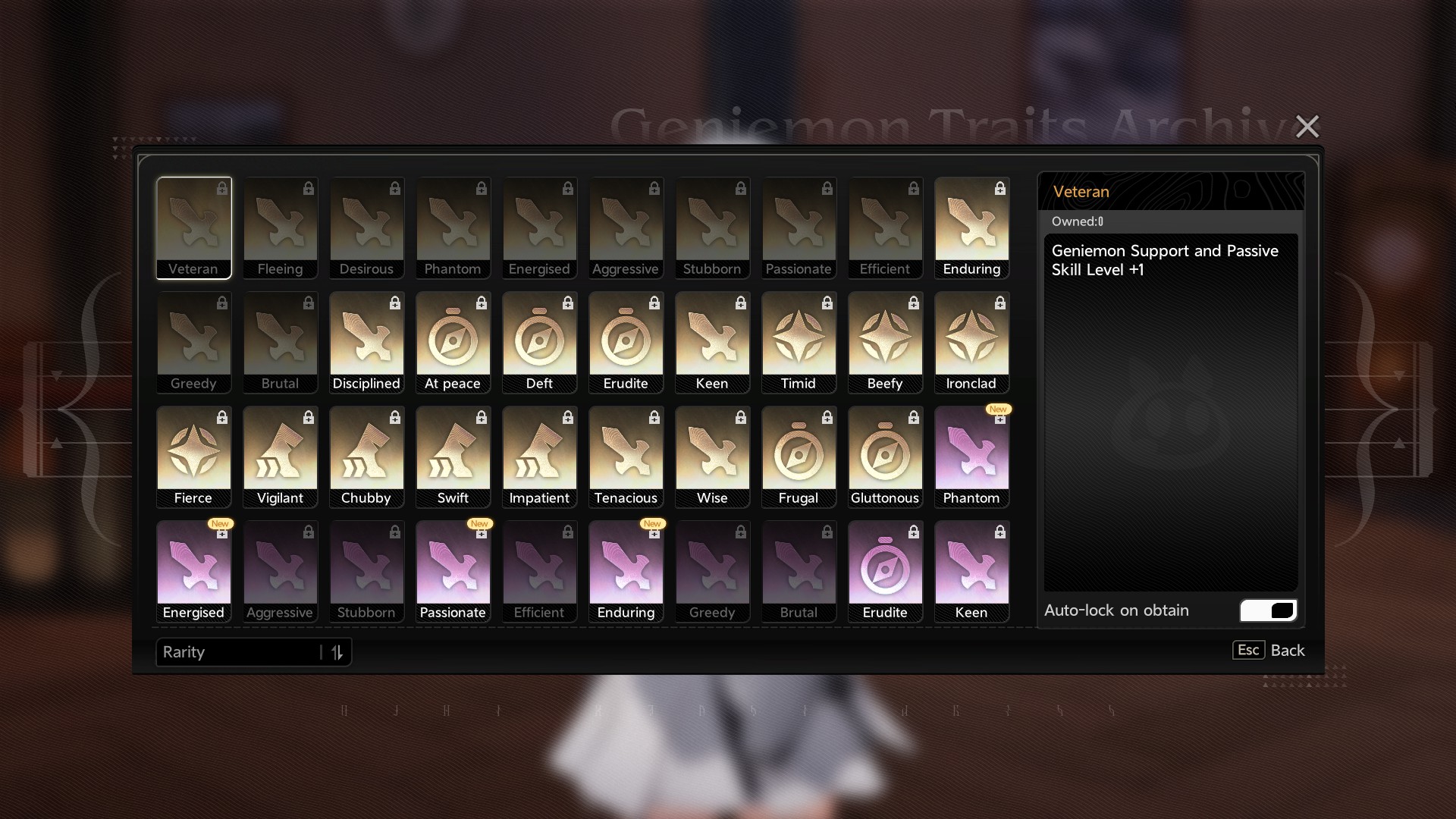Select the Ironclad trait tile

tap(972, 342)
